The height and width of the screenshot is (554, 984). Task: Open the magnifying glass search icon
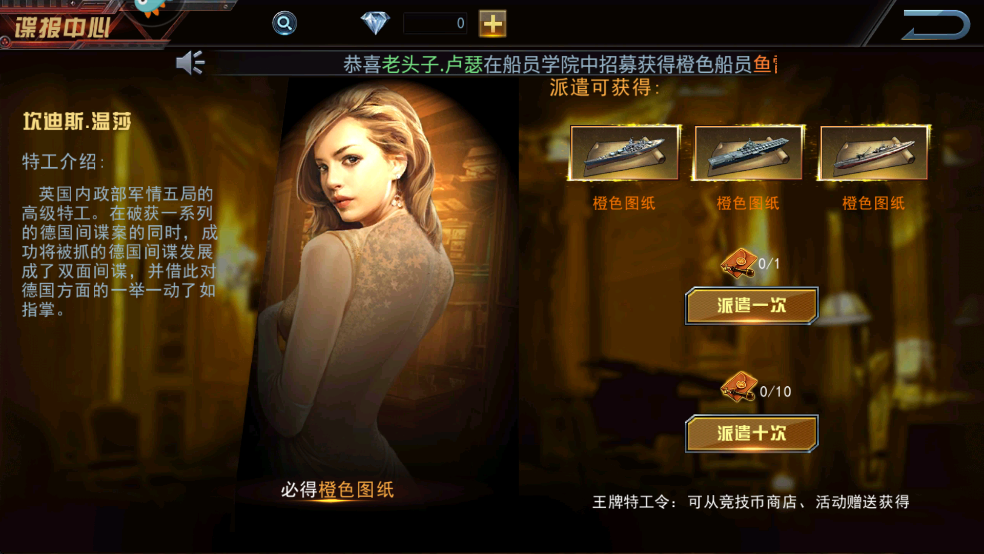pos(285,23)
